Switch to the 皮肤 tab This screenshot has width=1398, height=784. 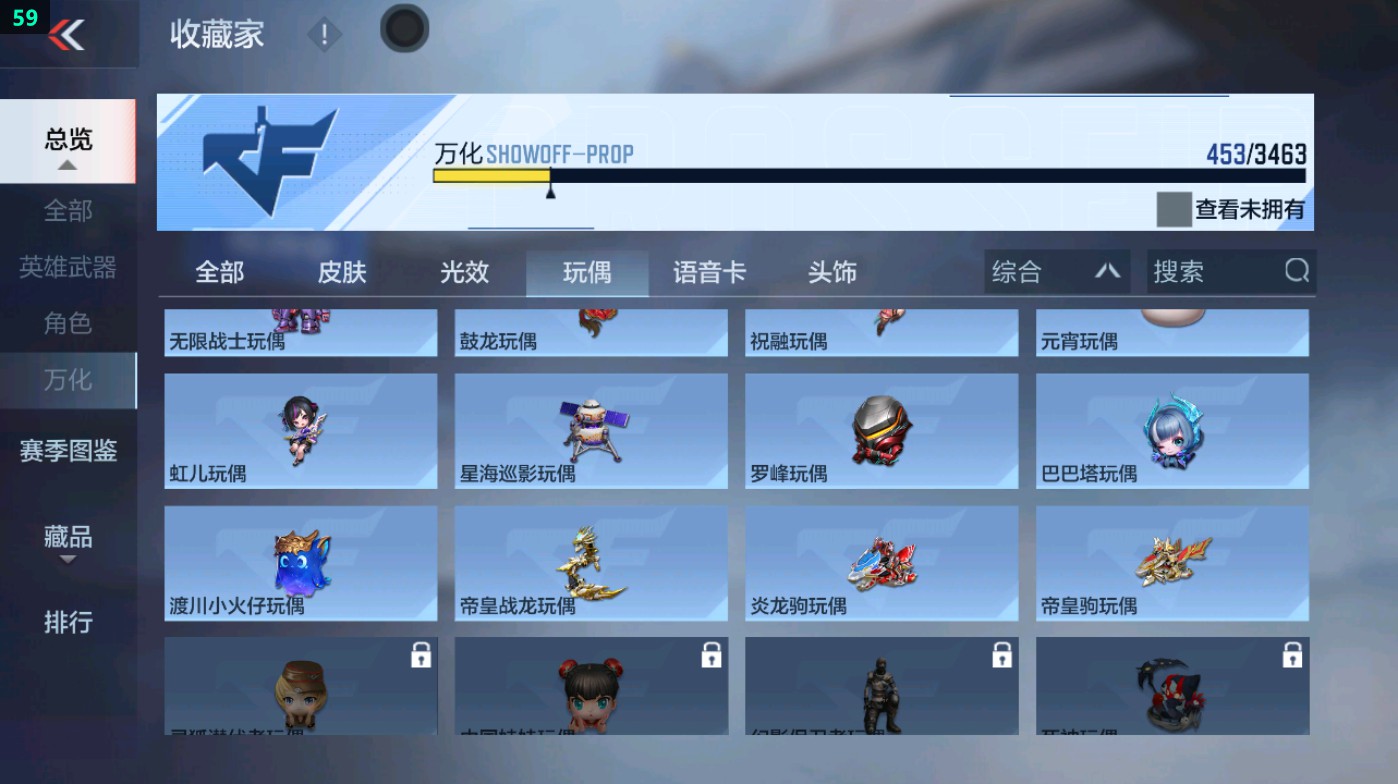point(340,271)
